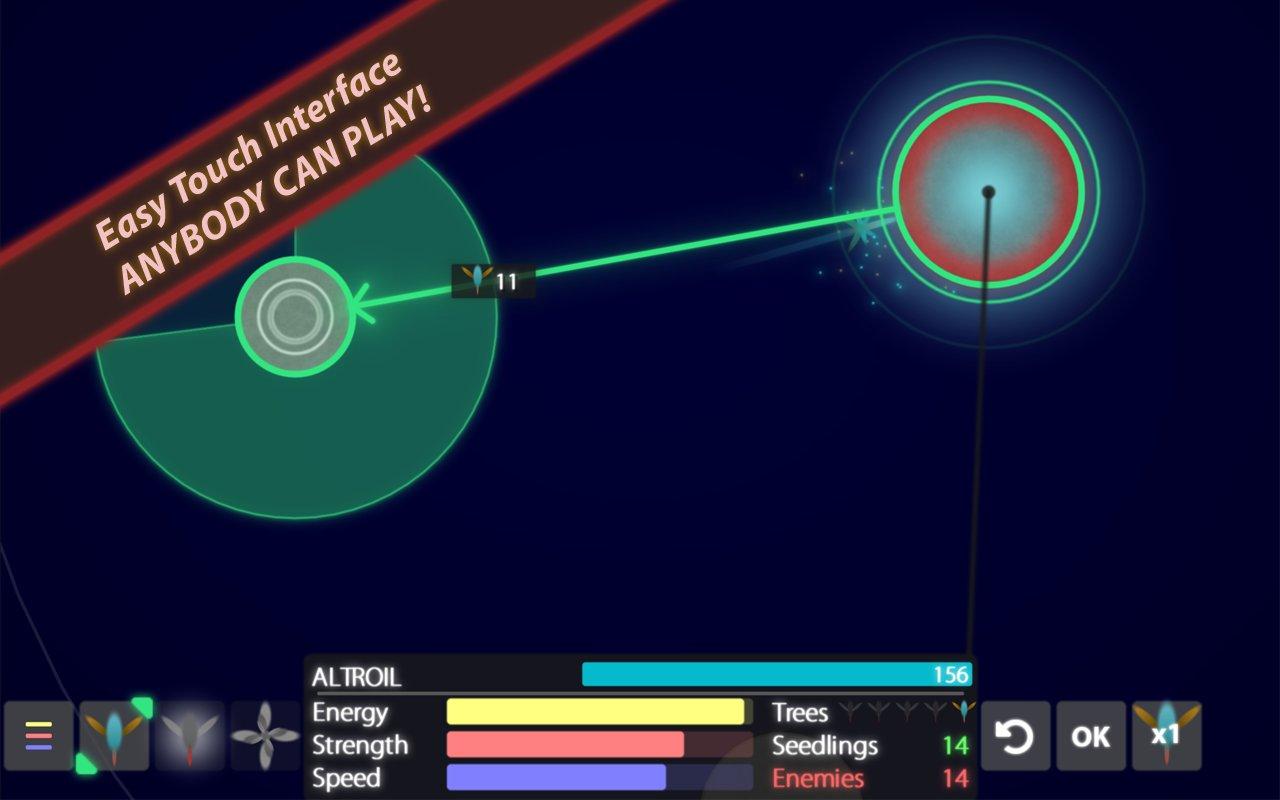Viewport: 1280px width, 800px height.
Task: Click the highlighted blue seedling in Trees row
Action: [x=963, y=710]
